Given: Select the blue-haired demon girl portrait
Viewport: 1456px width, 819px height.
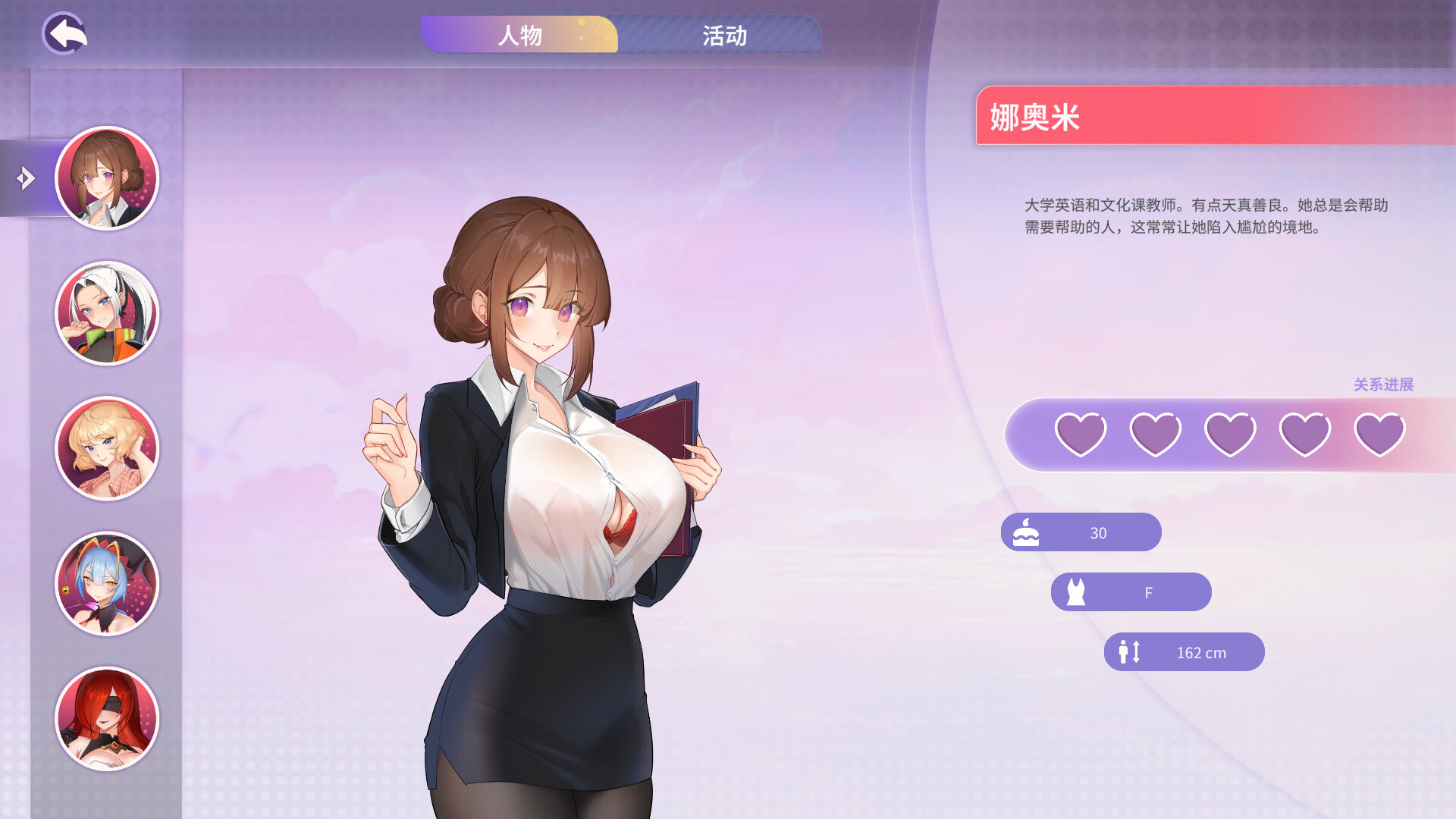Looking at the screenshot, I should pos(106,584).
